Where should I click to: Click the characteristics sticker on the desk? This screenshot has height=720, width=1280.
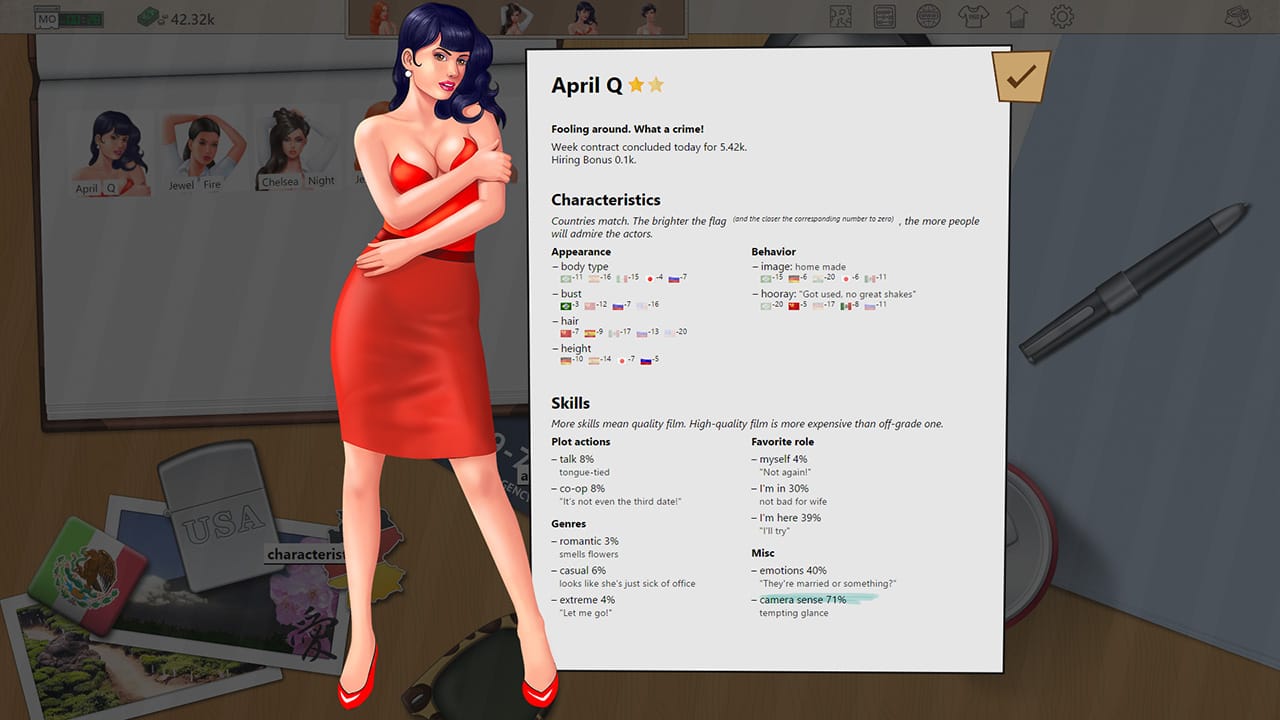tap(304, 553)
